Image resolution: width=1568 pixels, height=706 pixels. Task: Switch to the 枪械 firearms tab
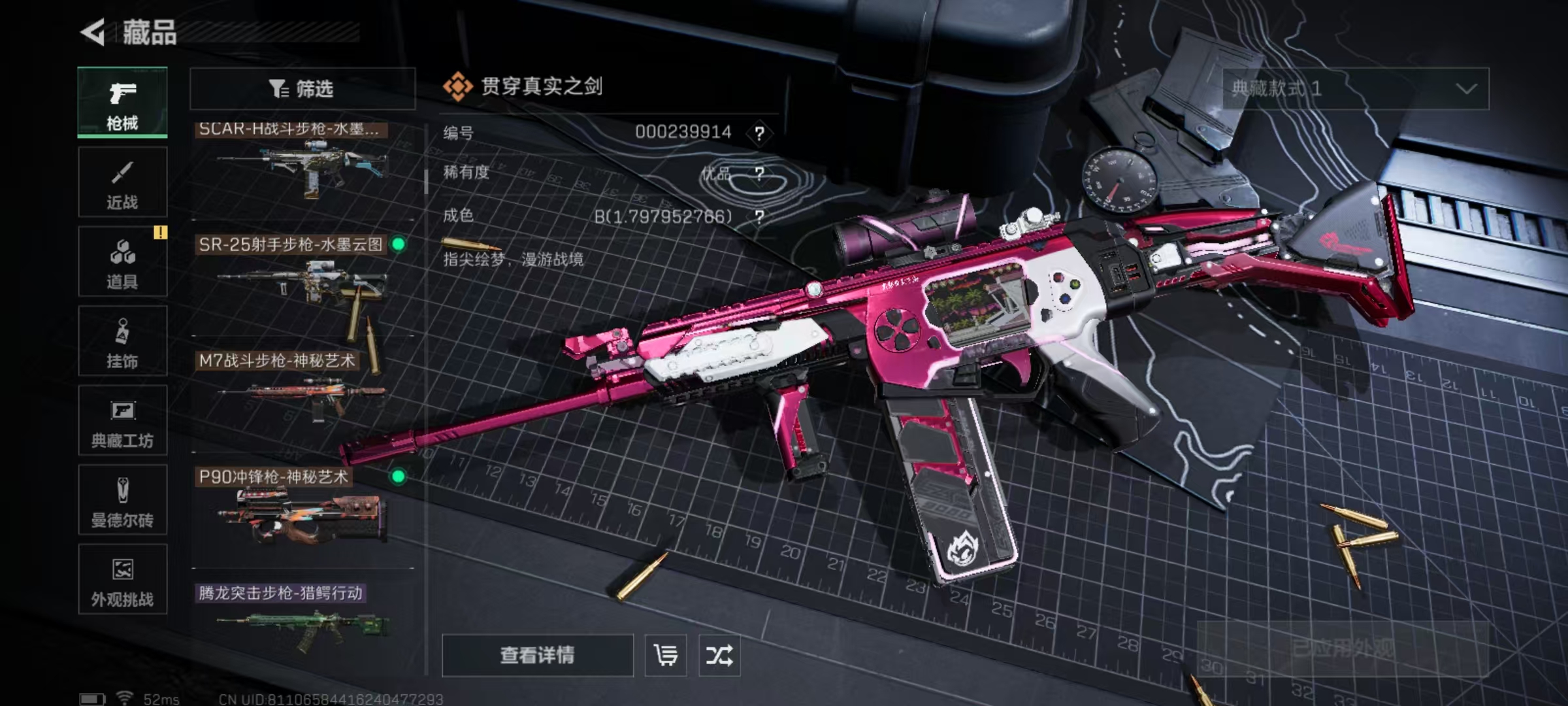(122, 103)
